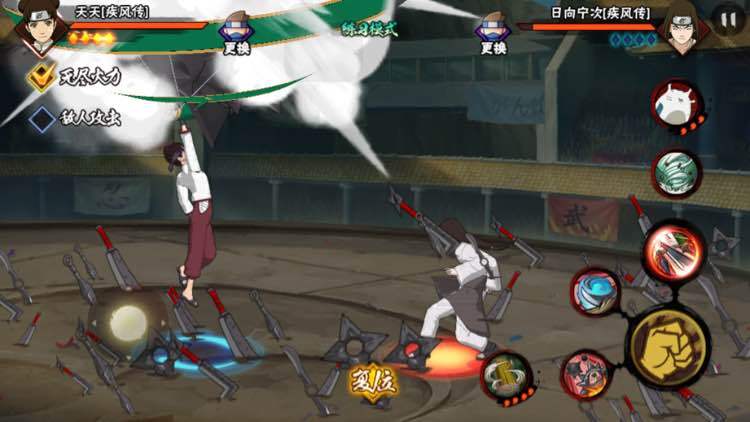This screenshot has height=422, width=750.
Task: Activate the golden scroll skill icon
Action: coord(506,376)
